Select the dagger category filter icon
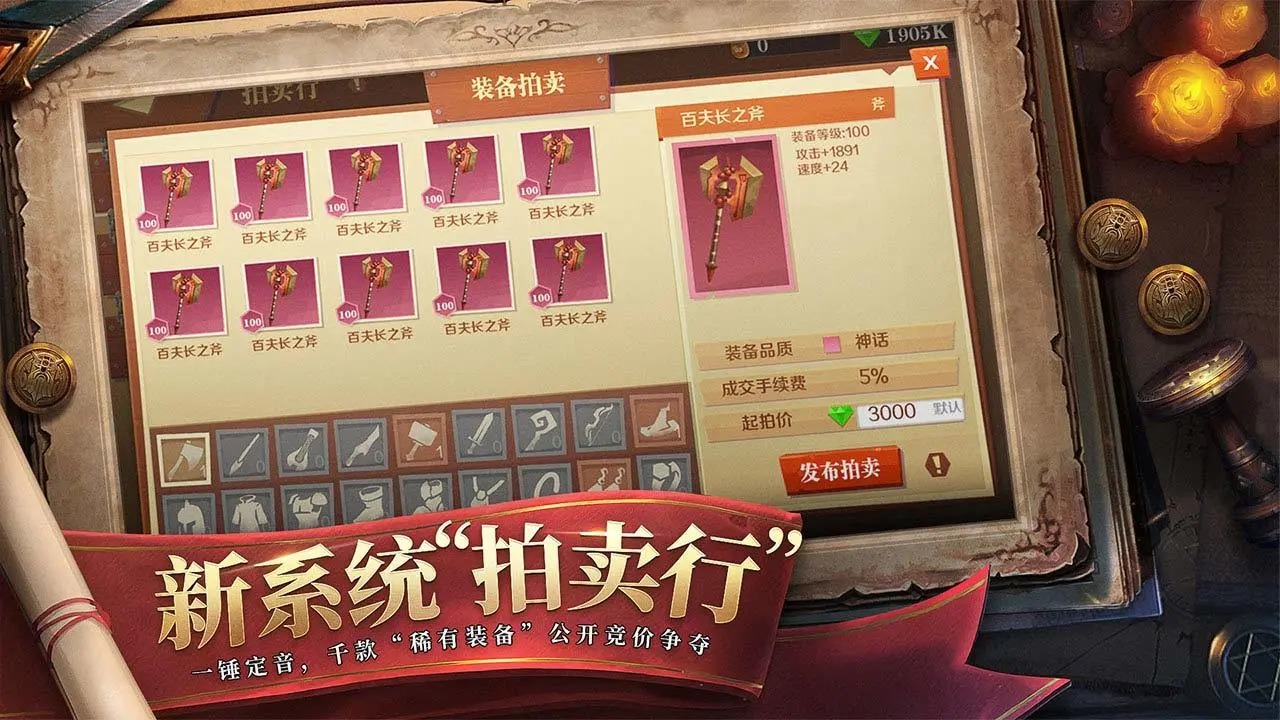The height and width of the screenshot is (720, 1280). point(361,447)
